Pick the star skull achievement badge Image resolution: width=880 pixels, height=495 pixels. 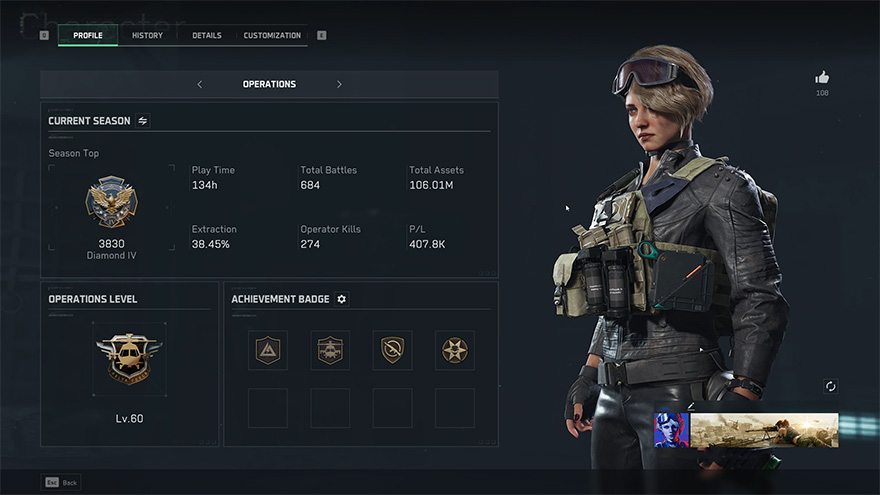click(455, 350)
